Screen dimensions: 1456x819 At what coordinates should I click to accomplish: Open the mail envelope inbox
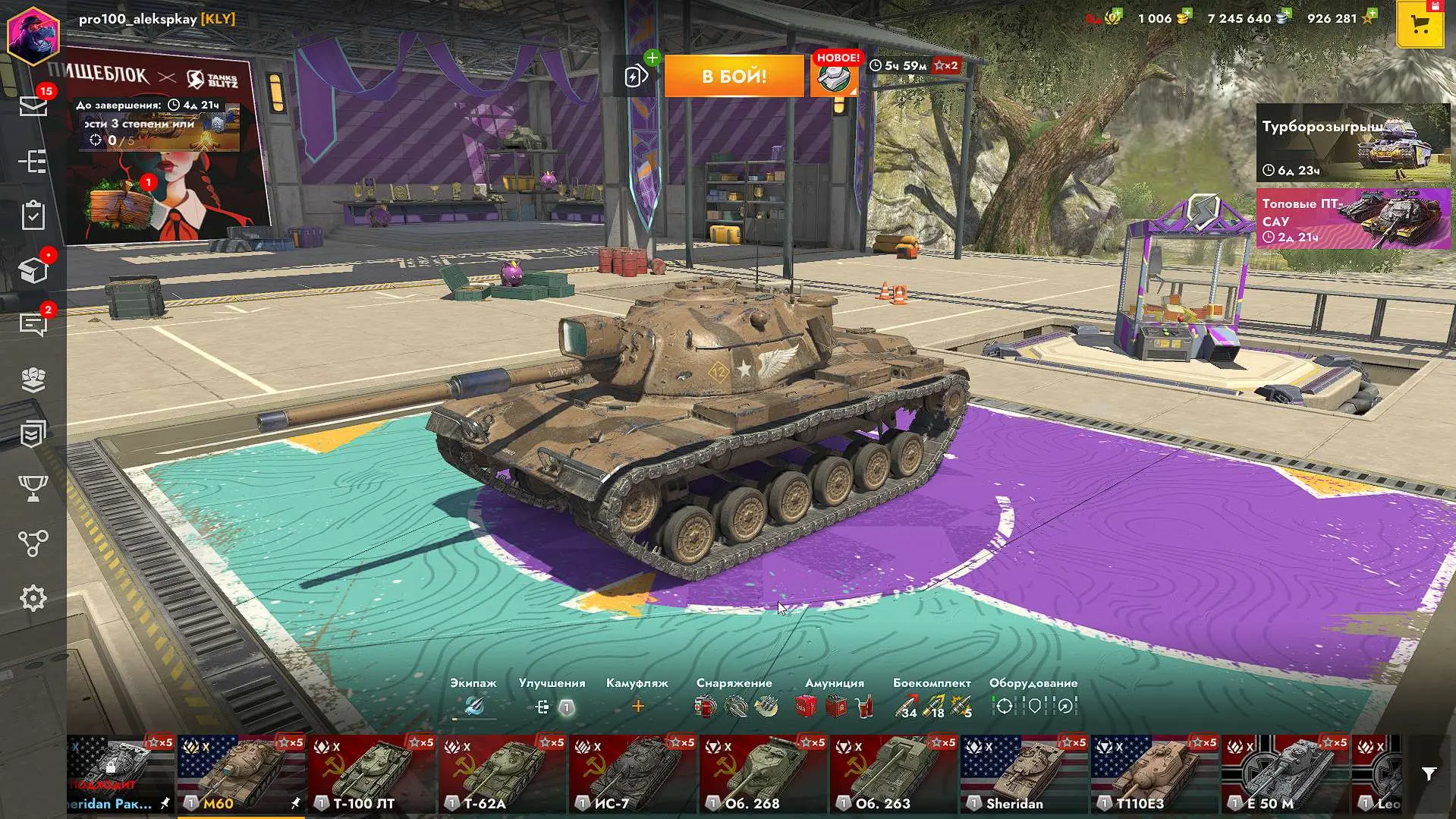click(x=33, y=106)
